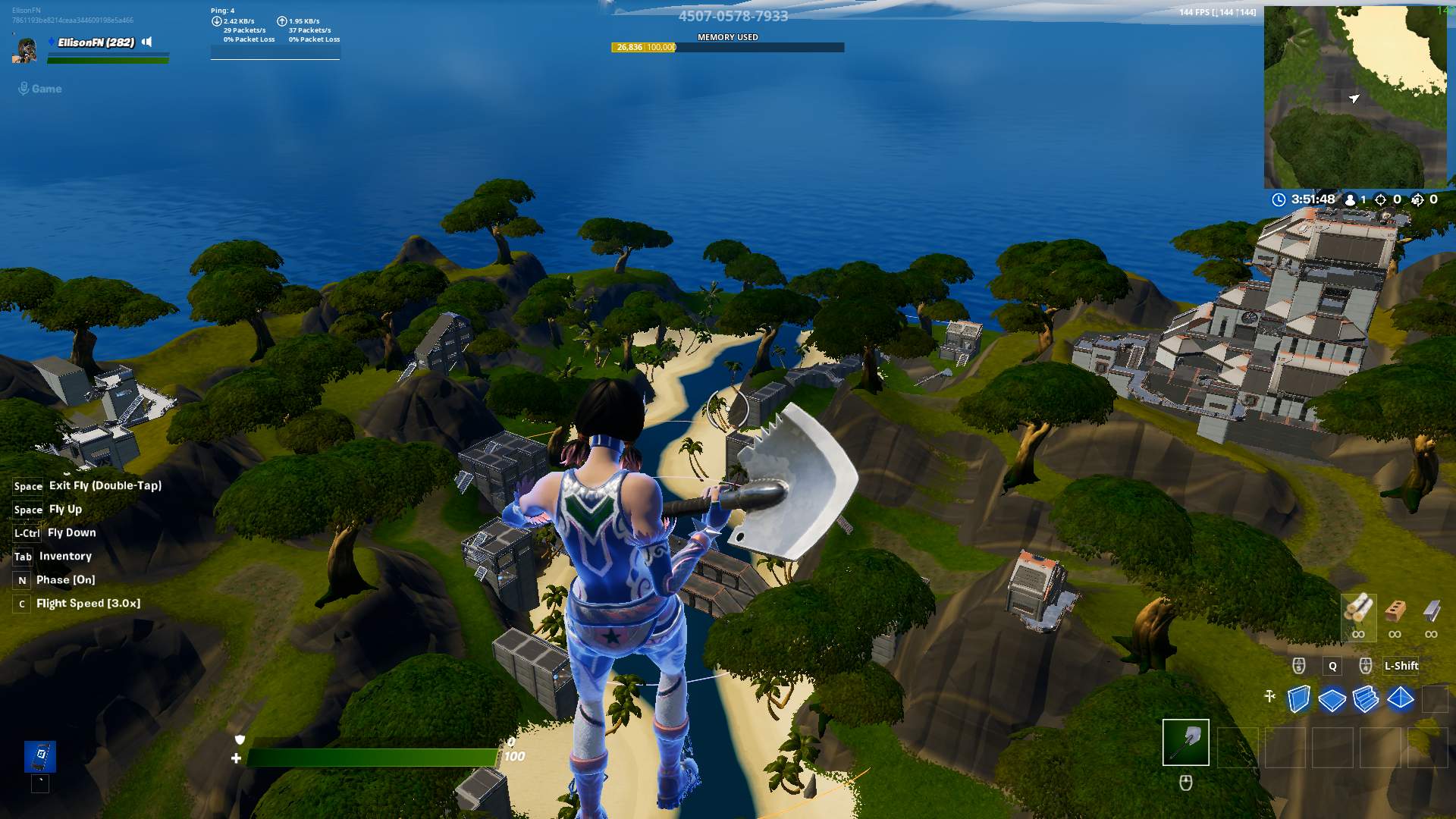Mute EllisonFN using the speaker icon
Image resolution: width=1456 pixels, height=819 pixels.
[146, 42]
